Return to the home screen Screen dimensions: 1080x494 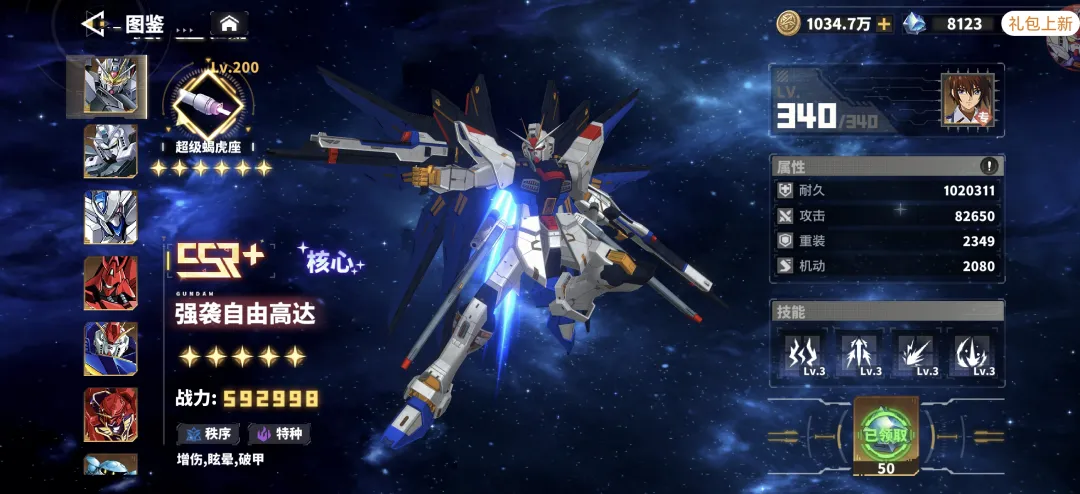point(229,23)
